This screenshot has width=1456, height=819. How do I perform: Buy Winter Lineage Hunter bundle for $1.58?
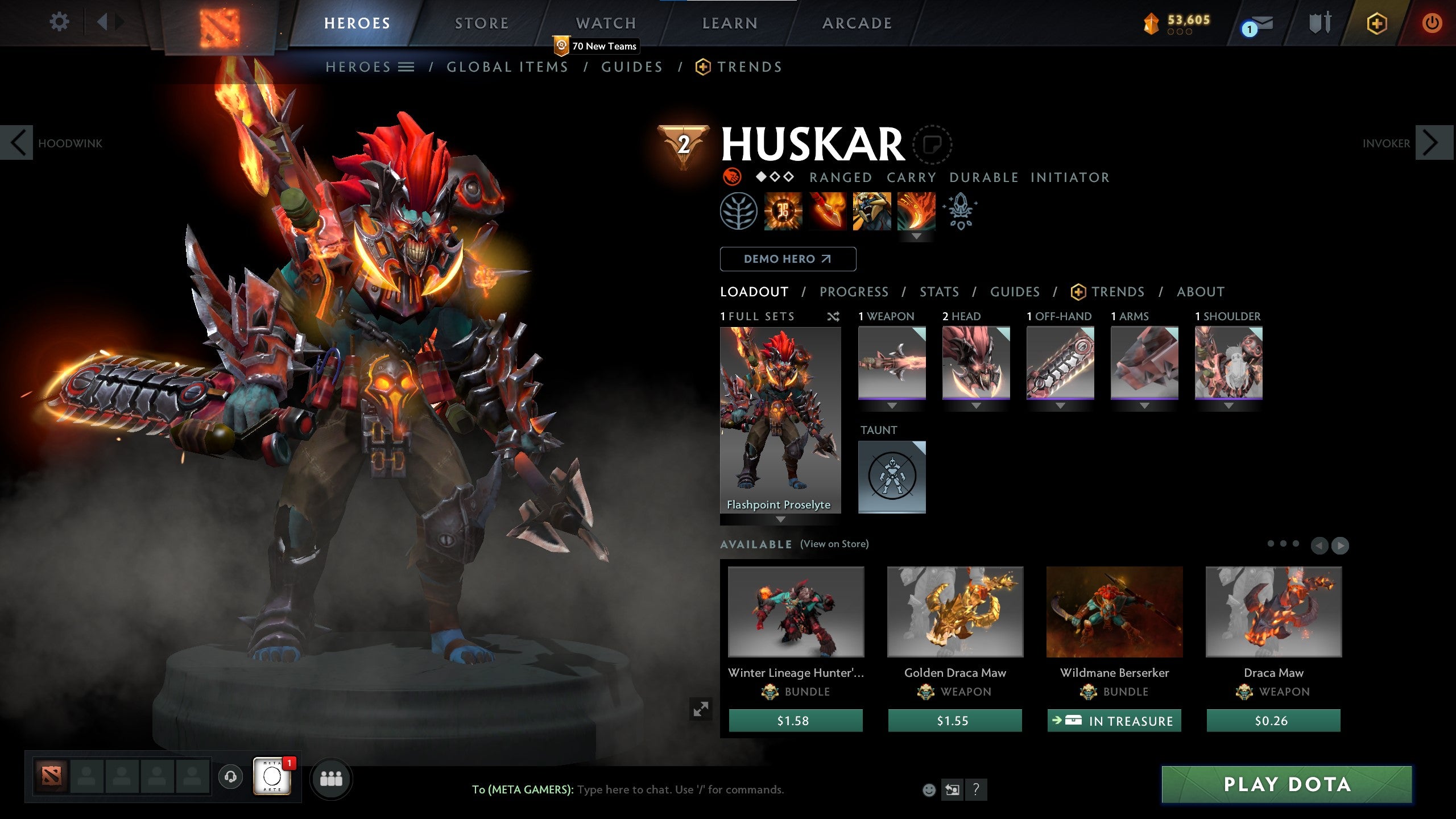pyautogui.click(x=795, y=721)
